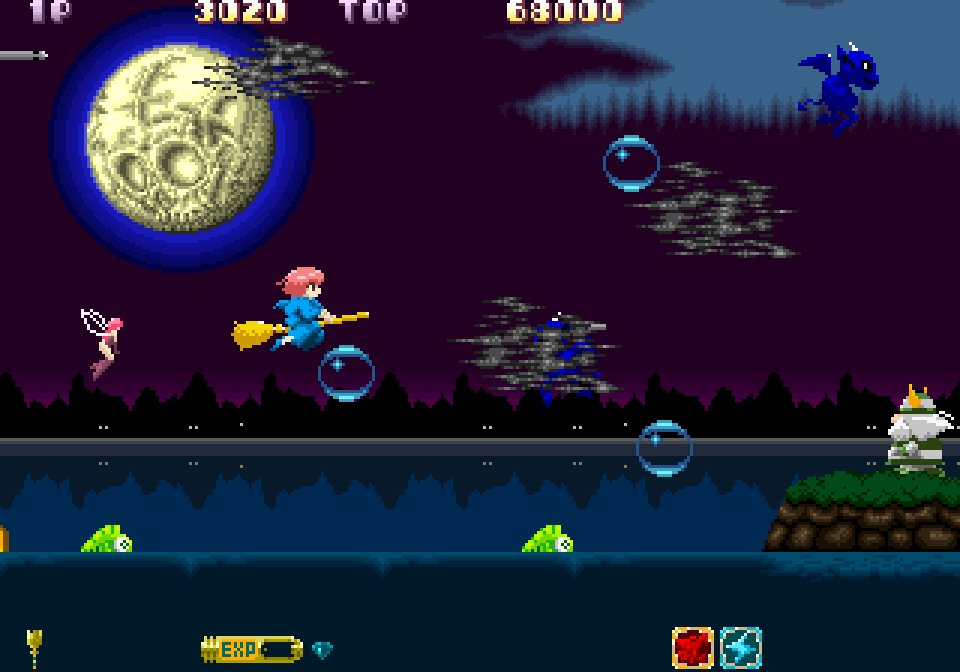
Task: Click the golden broom lives icon
Action: [35, 646]
